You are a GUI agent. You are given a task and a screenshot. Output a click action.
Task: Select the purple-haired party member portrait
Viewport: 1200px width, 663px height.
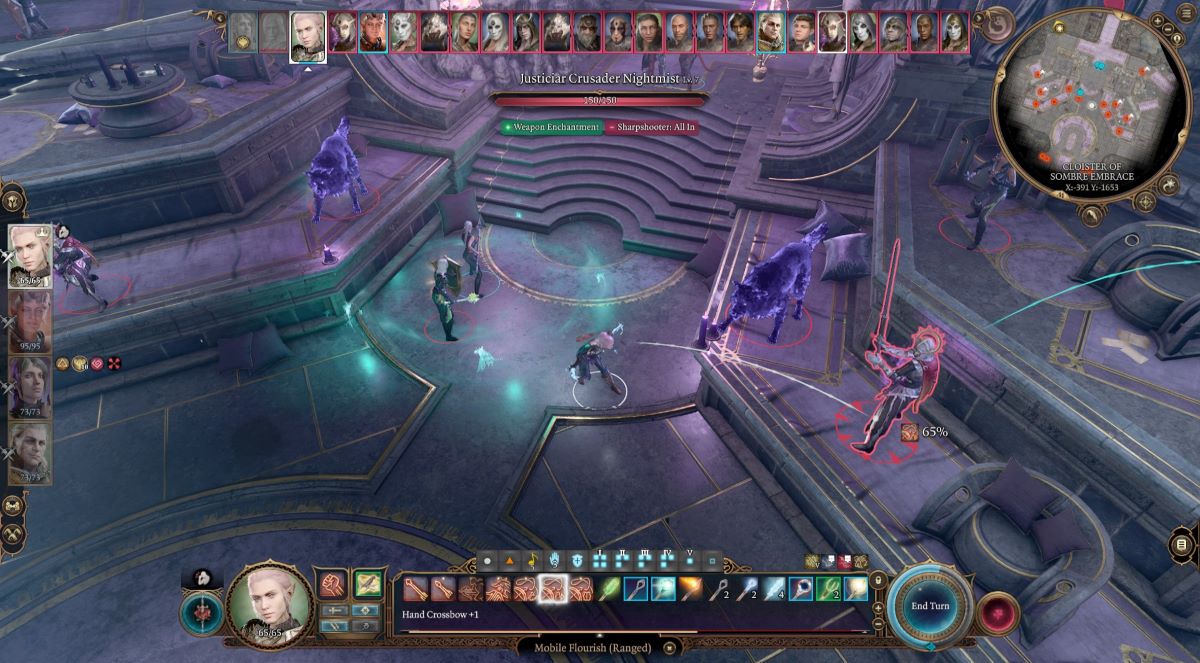point(29,383)
